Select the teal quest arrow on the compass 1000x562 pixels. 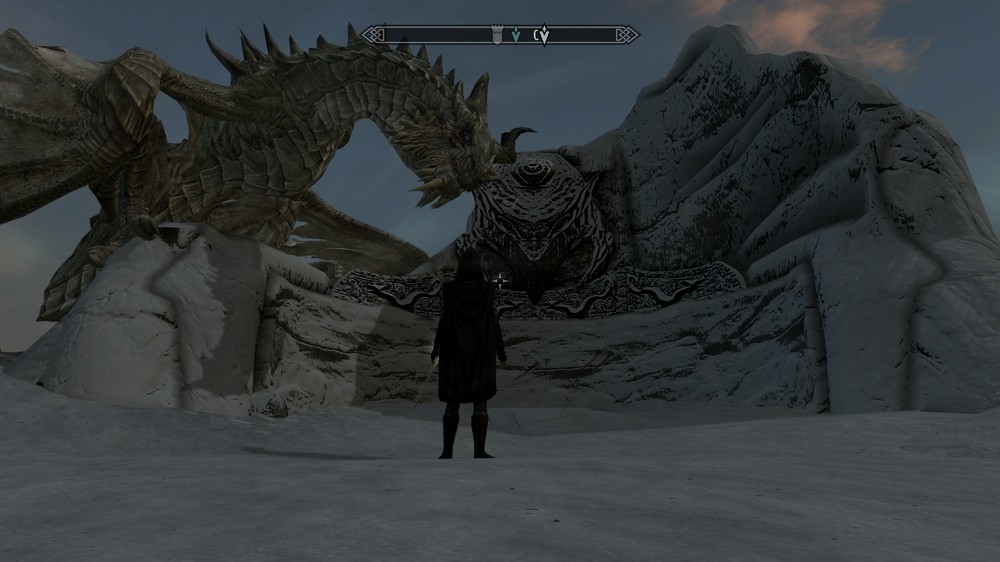pyautogui.click(x=515, y=35)
